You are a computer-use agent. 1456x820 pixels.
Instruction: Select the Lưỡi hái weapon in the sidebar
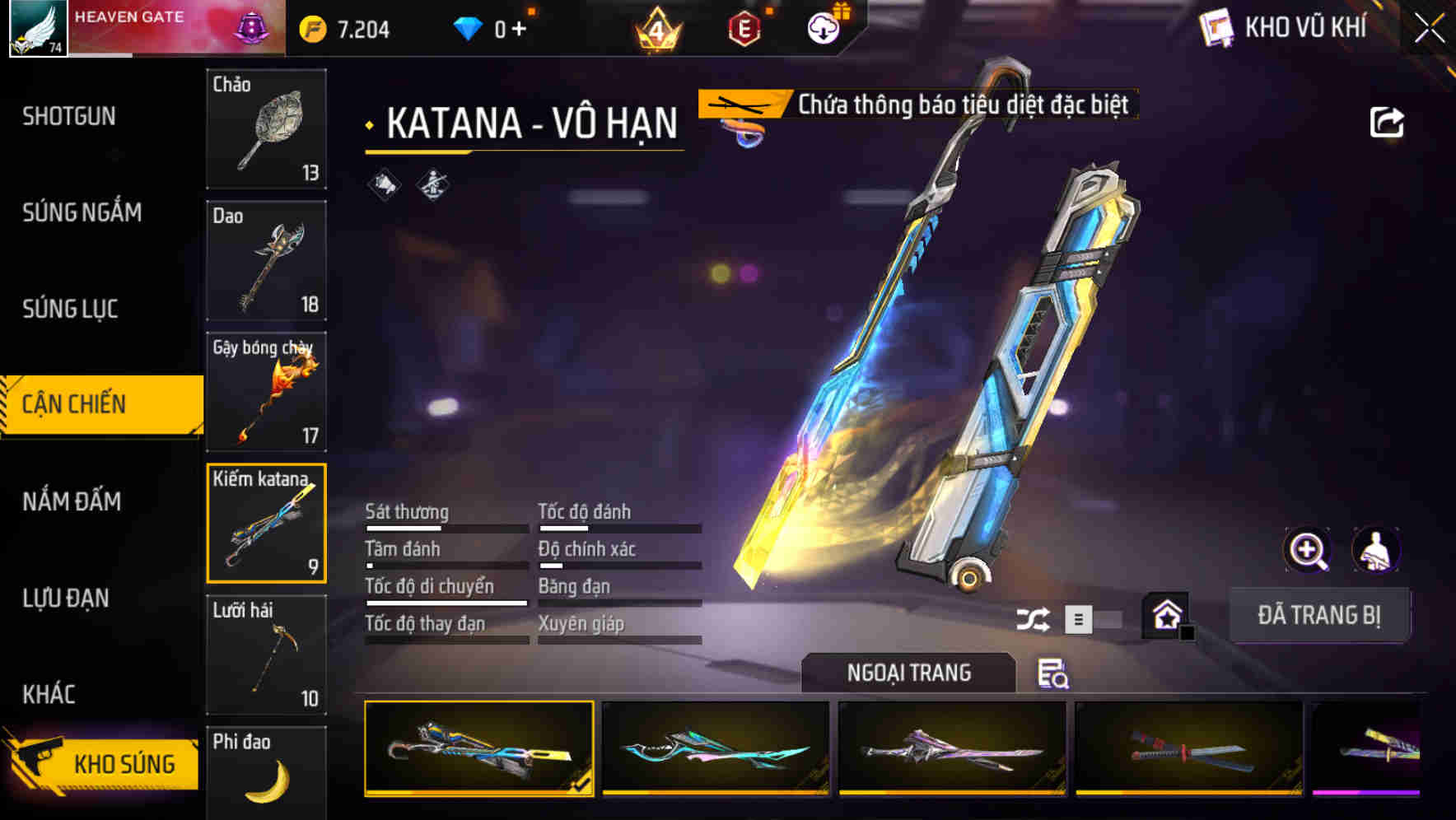267,655
